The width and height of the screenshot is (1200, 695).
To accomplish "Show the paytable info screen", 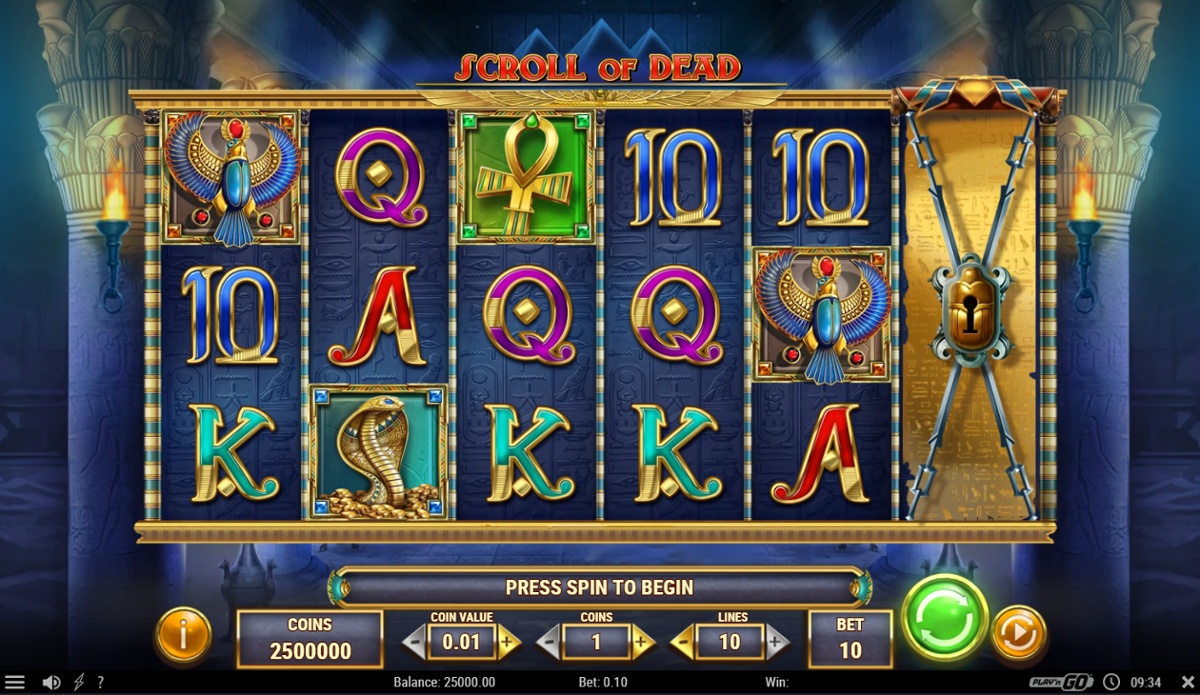I will coord(183,635).
